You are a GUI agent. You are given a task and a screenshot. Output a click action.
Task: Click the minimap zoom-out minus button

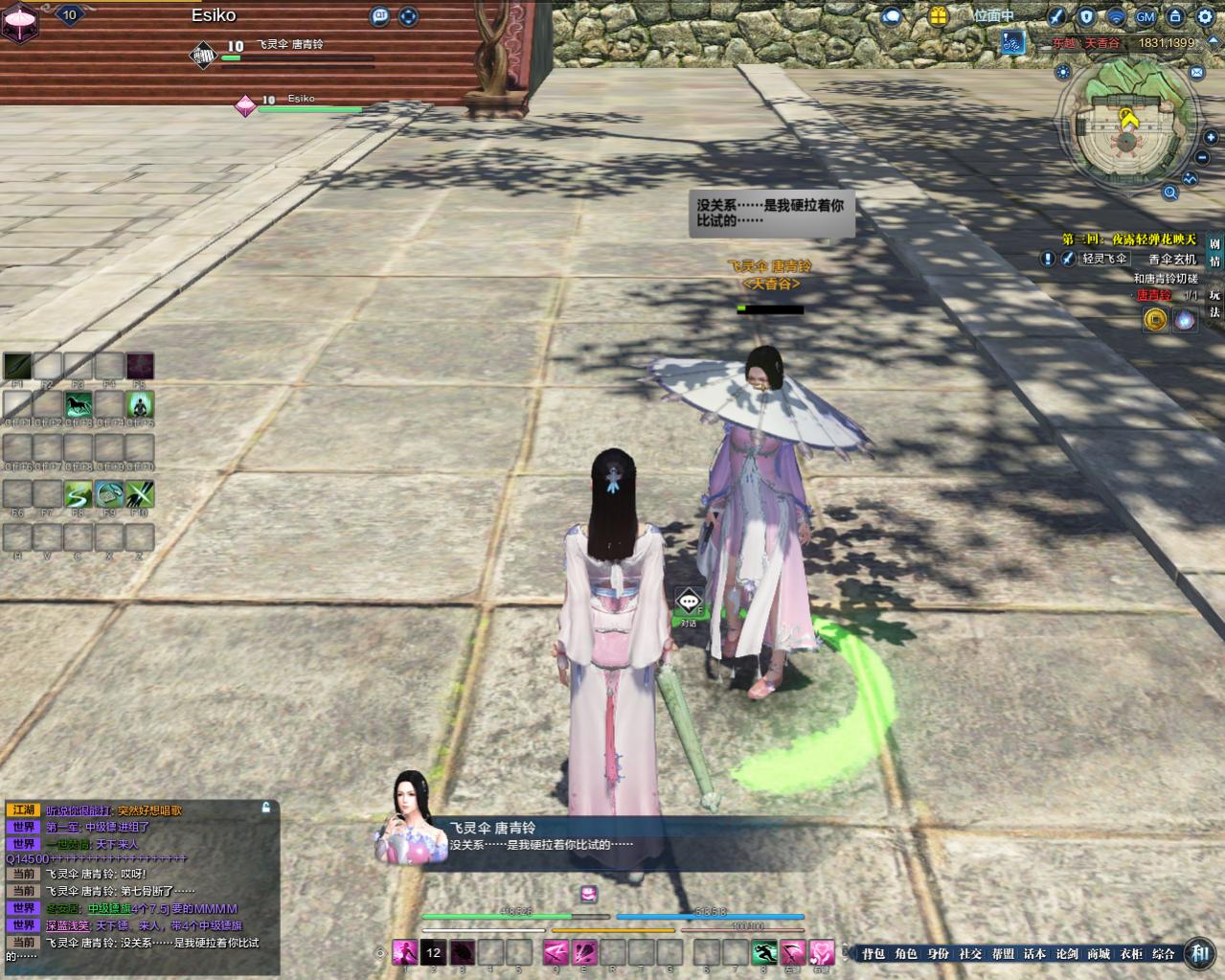[x=1203, y=159]
